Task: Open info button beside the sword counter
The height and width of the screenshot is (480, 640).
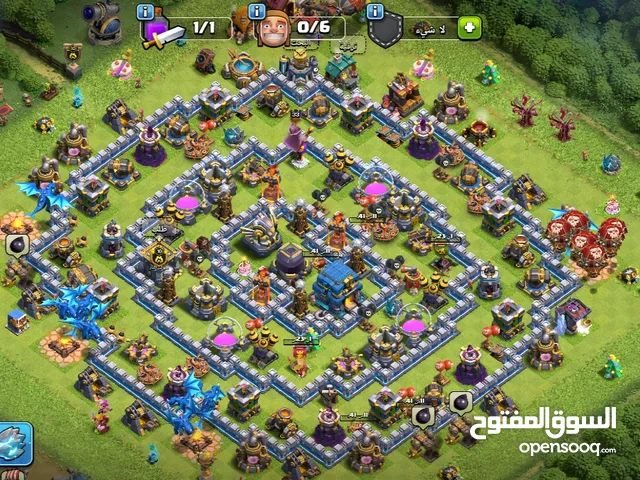Action: click(x=146, y=11)
